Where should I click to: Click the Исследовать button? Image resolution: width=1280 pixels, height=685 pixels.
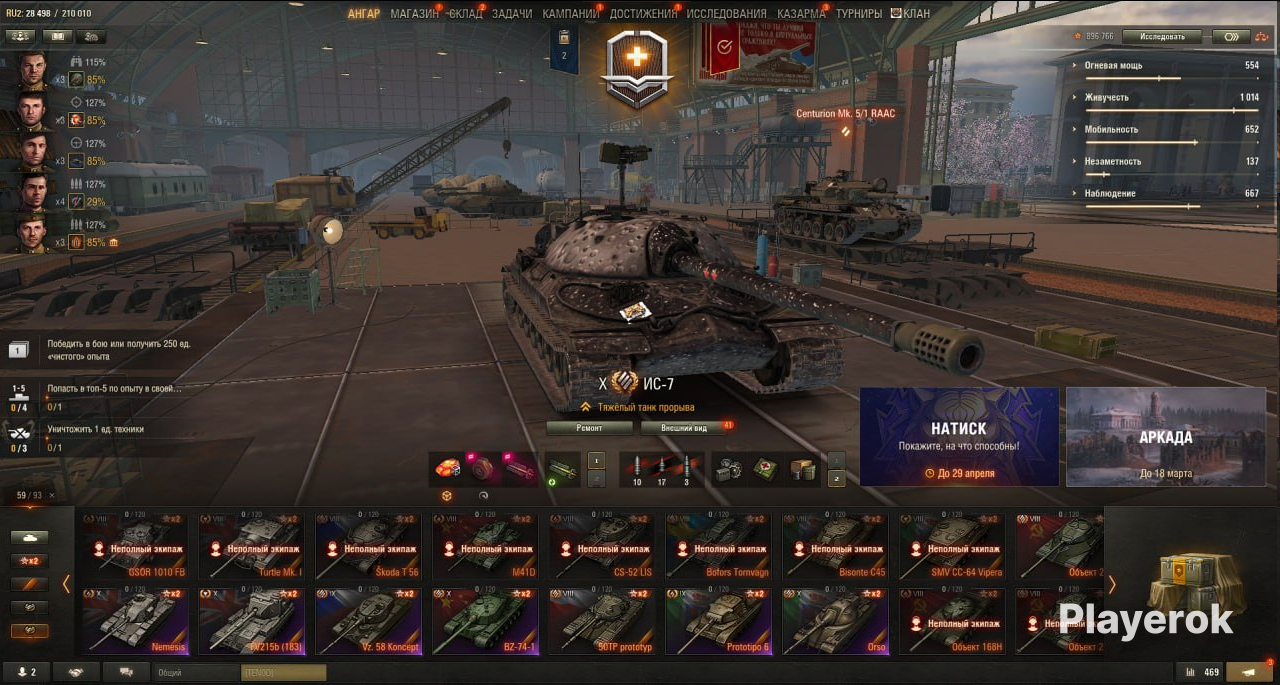(1161, 37)
